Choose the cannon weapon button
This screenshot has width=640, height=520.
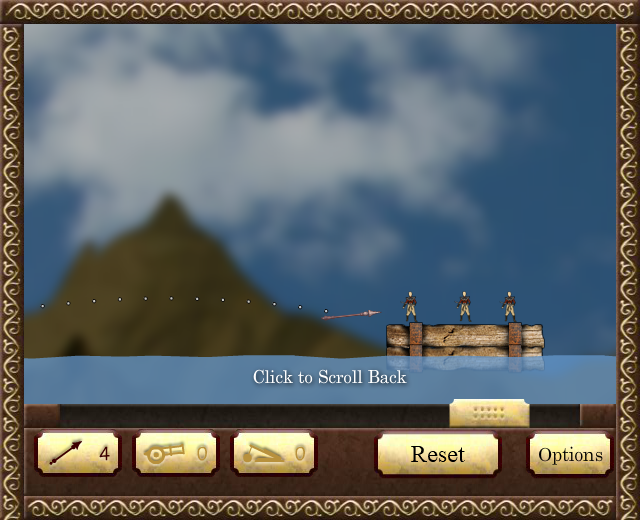point(175,454)
